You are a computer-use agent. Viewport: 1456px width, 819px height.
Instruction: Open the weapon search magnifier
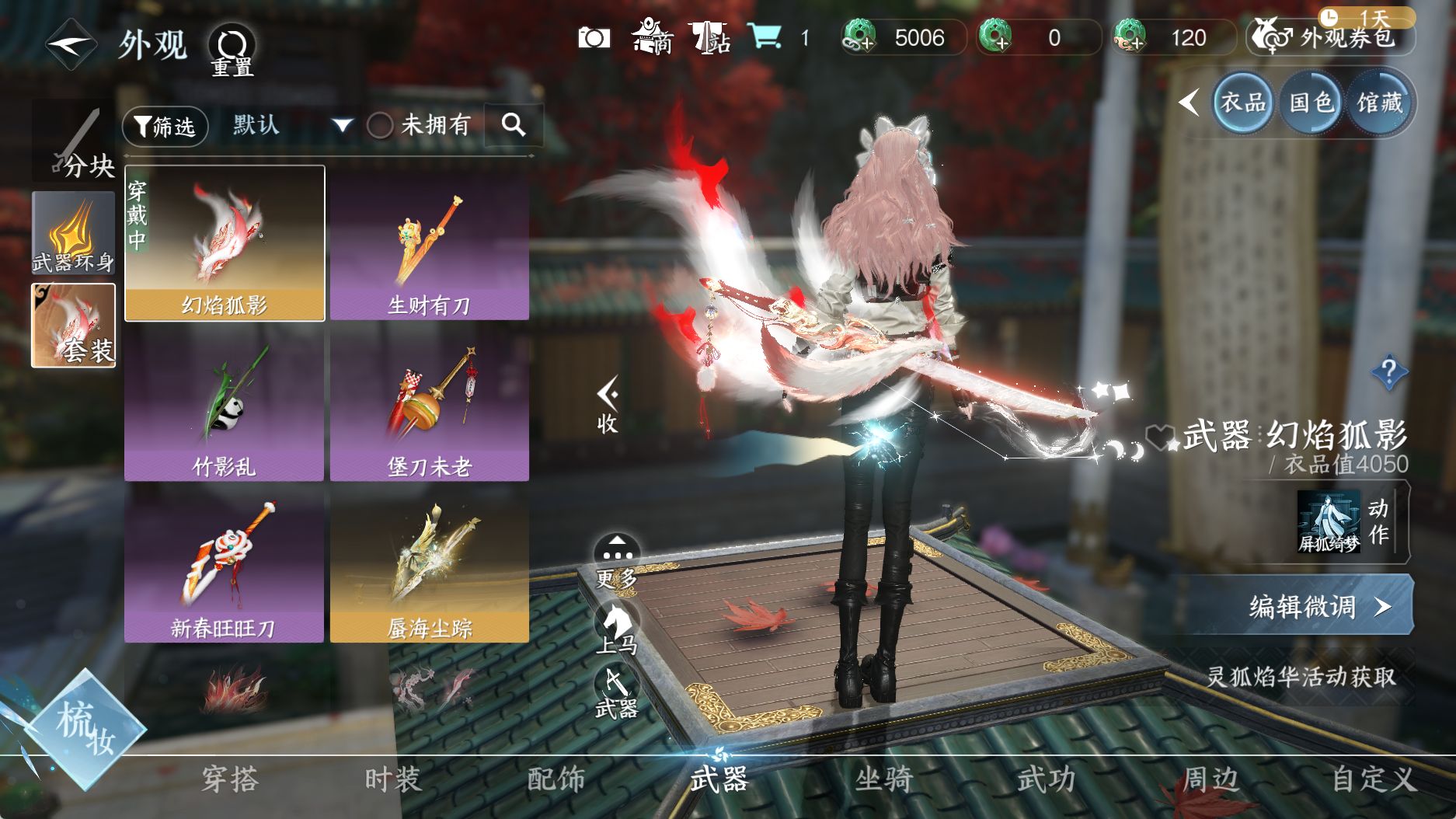[x=514, y=124]
